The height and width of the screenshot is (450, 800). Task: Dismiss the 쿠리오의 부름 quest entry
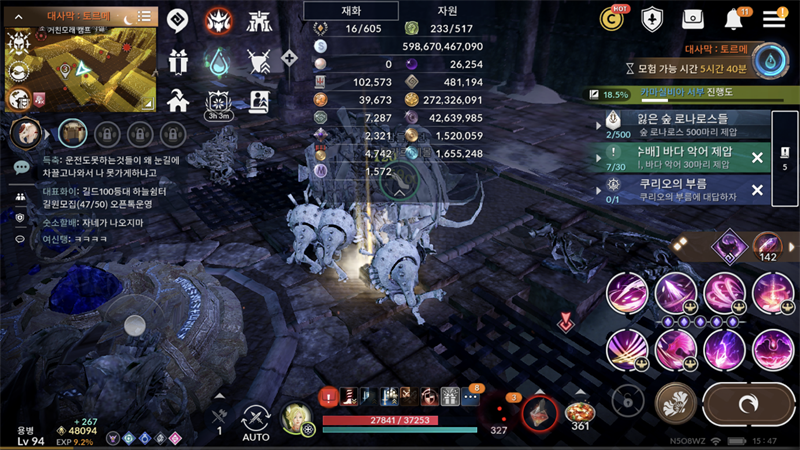(x=757, y=190)
